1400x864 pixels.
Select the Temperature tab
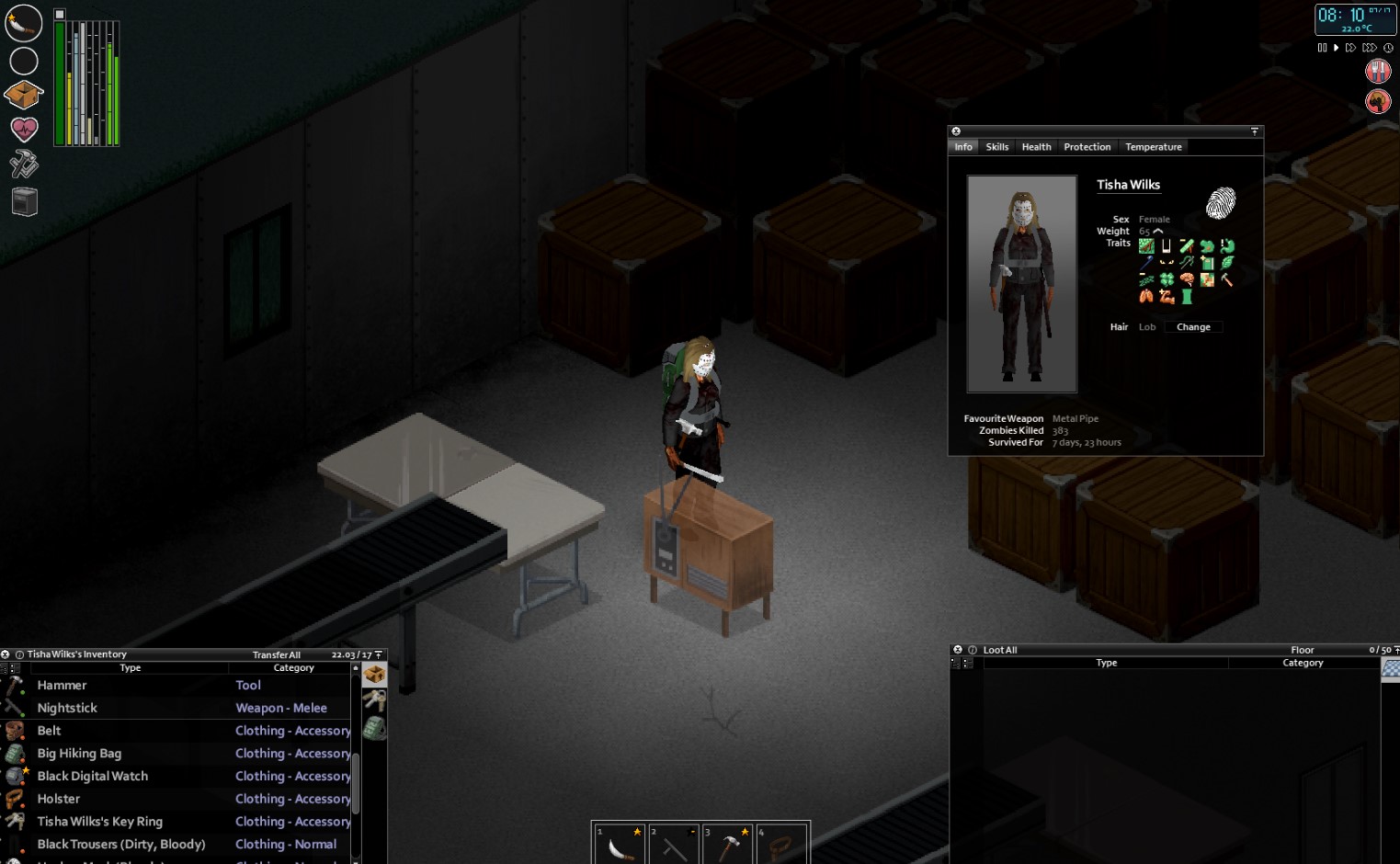1153,147
